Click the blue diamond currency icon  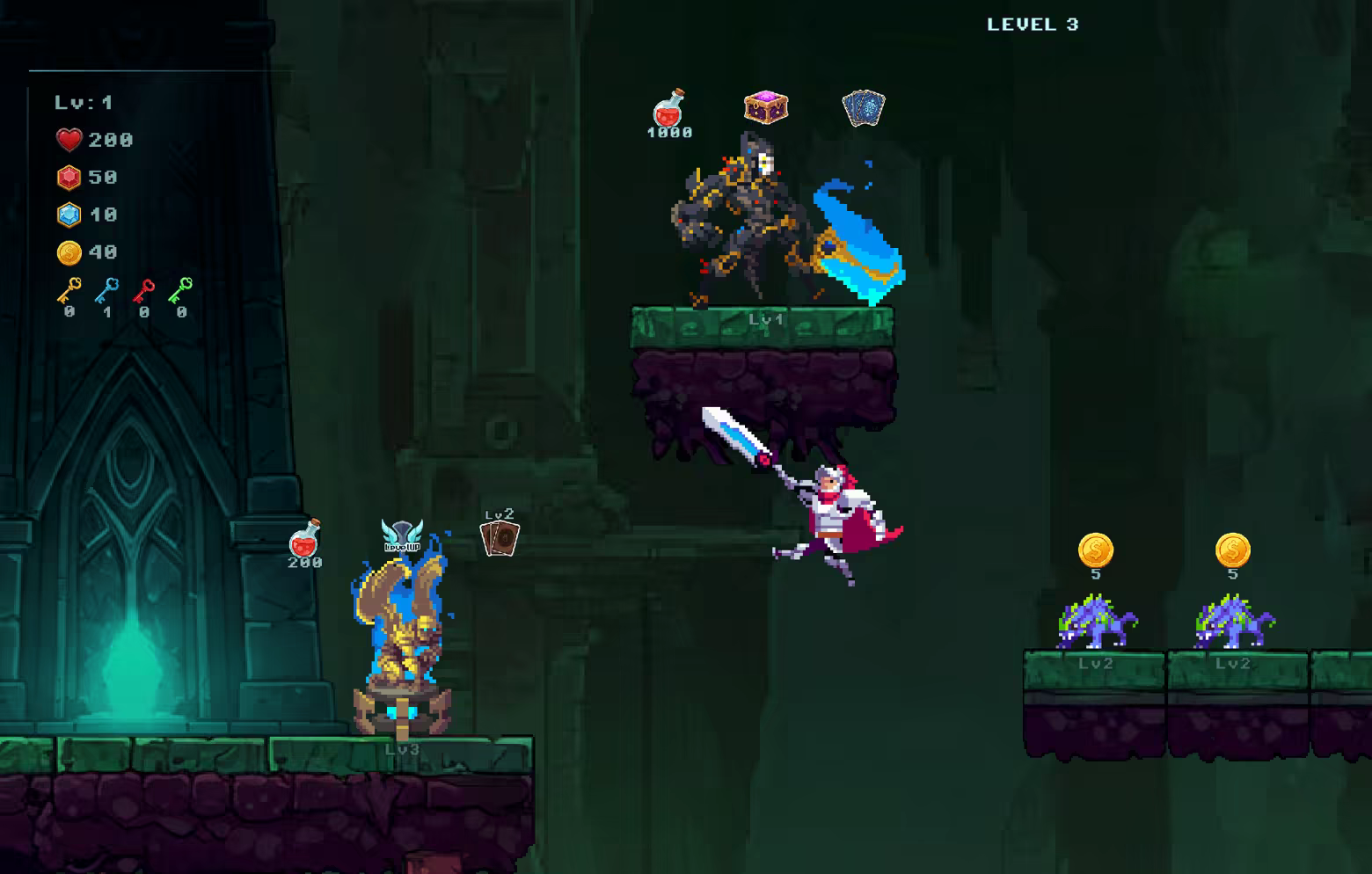69,214
